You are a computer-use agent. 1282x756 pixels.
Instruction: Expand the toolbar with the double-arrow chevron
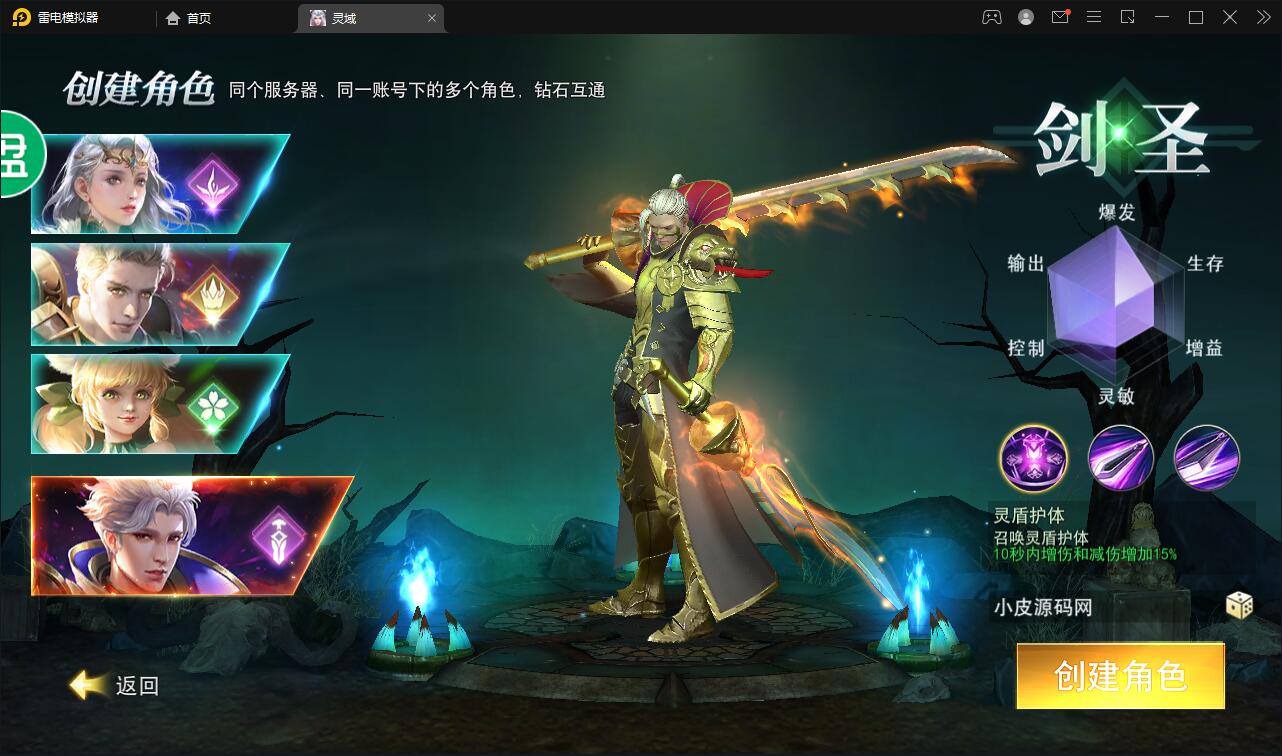pos(1262,17)
